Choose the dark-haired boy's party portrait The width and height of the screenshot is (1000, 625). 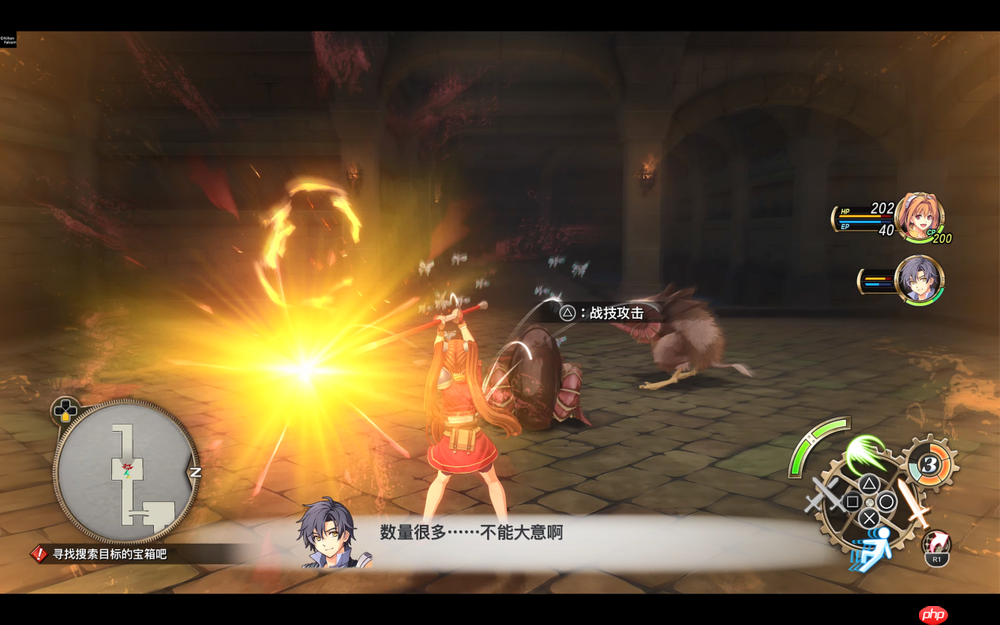(917, 279)
